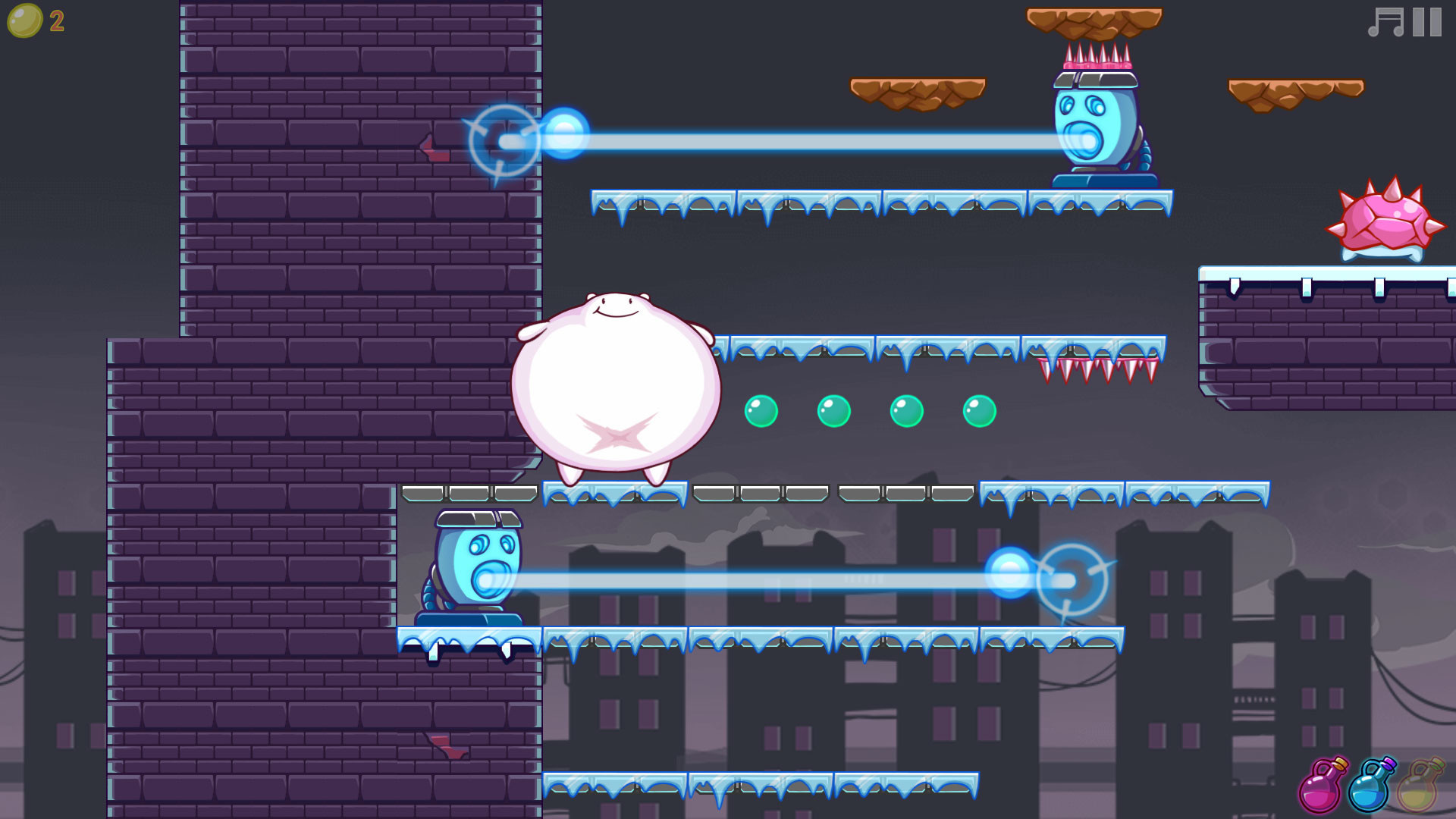The height and width of the screenshot is (819, 1456).
Task: Click the first green orb
Action: tap(761, 412)
